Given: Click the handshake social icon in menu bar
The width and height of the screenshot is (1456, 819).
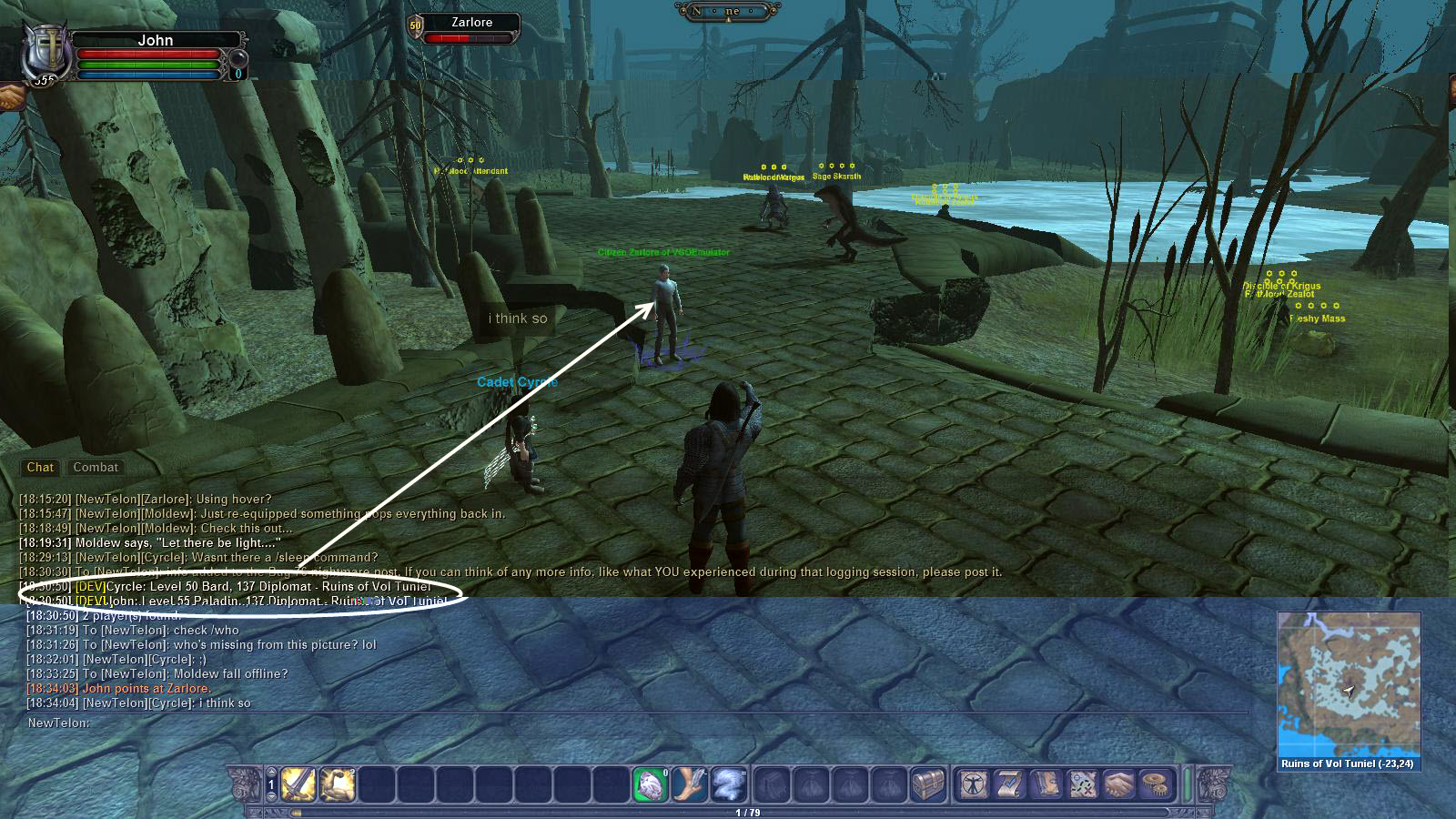Looking at the screenshot, I should pyautogui.click(x=1120, y=784).
